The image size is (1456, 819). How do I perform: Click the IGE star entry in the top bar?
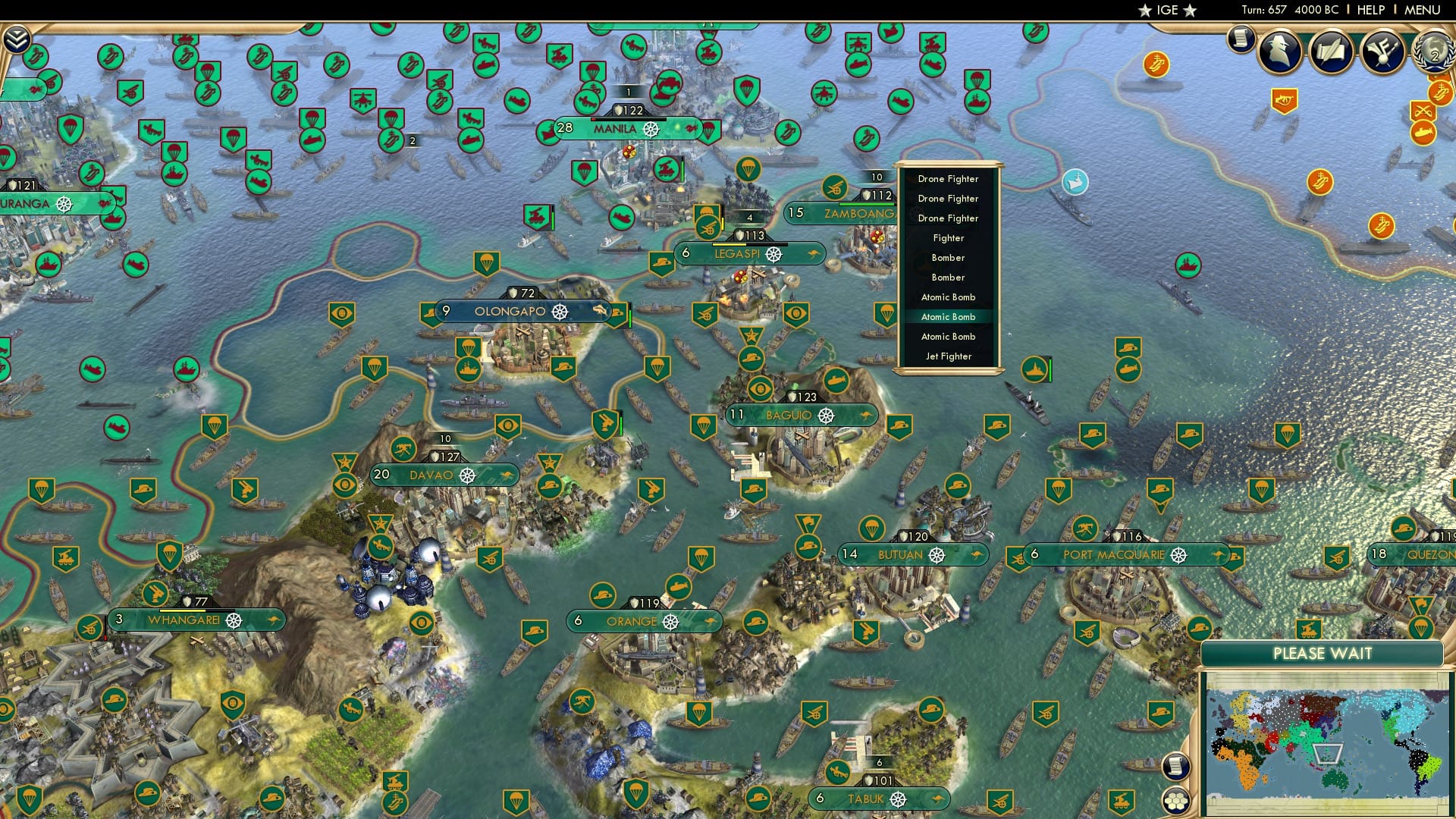pyautogui.click(x=1166, y=10)
